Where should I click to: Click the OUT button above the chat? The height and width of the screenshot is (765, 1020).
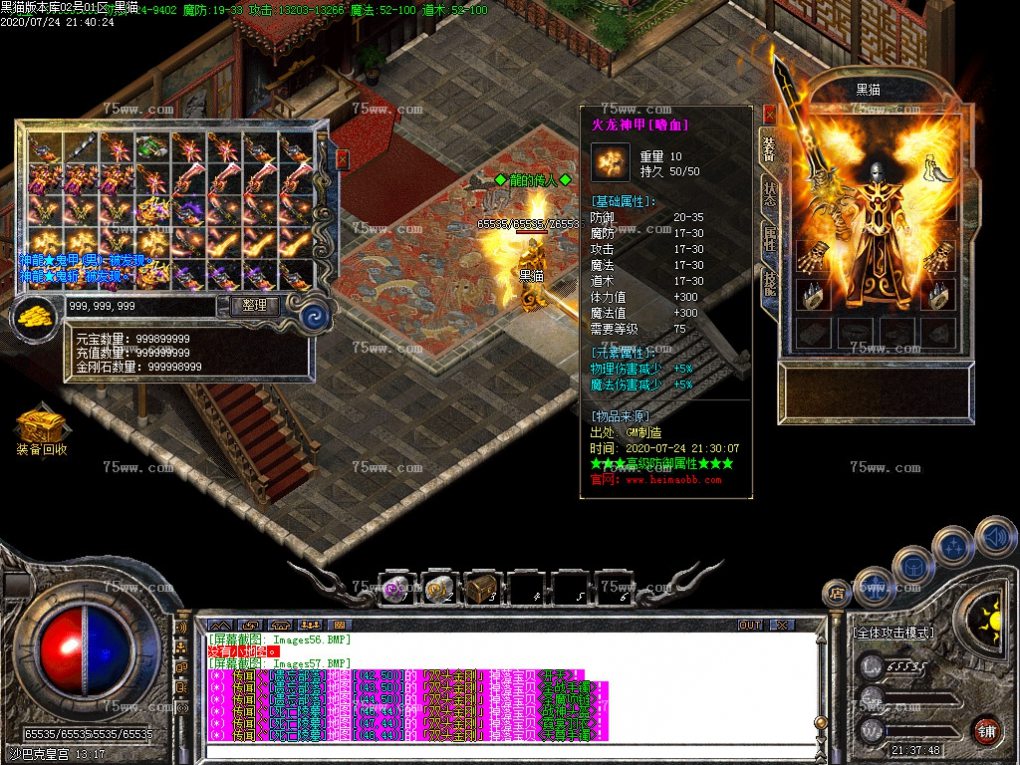click(750, 625)
